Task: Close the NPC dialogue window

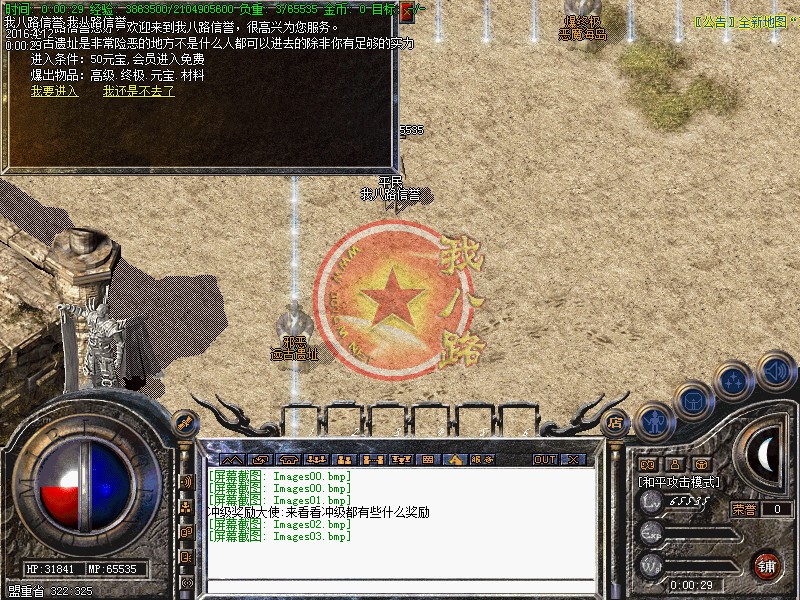Action: [407, 12]
